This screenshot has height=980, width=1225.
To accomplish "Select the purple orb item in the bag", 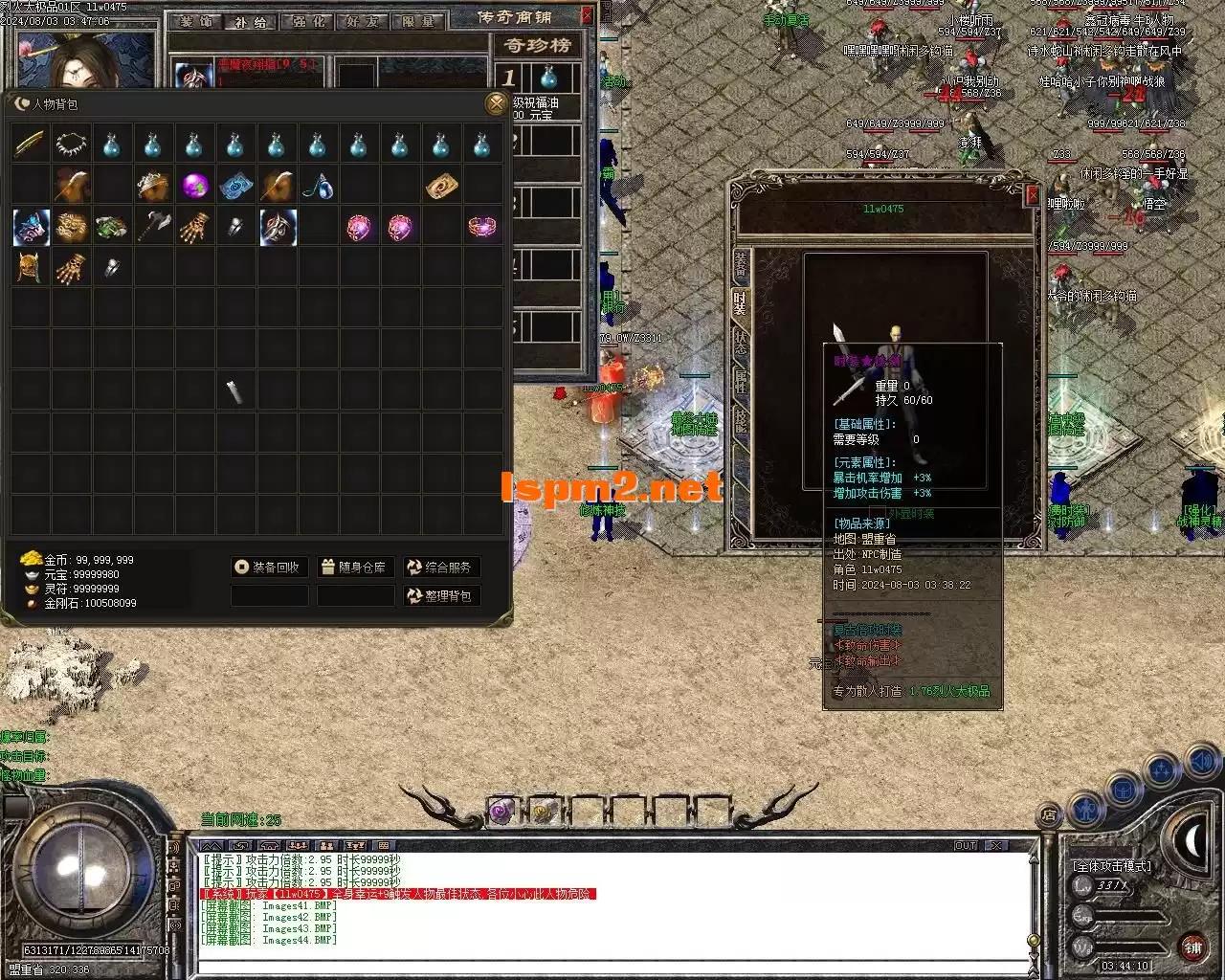I will click(195, 186).
